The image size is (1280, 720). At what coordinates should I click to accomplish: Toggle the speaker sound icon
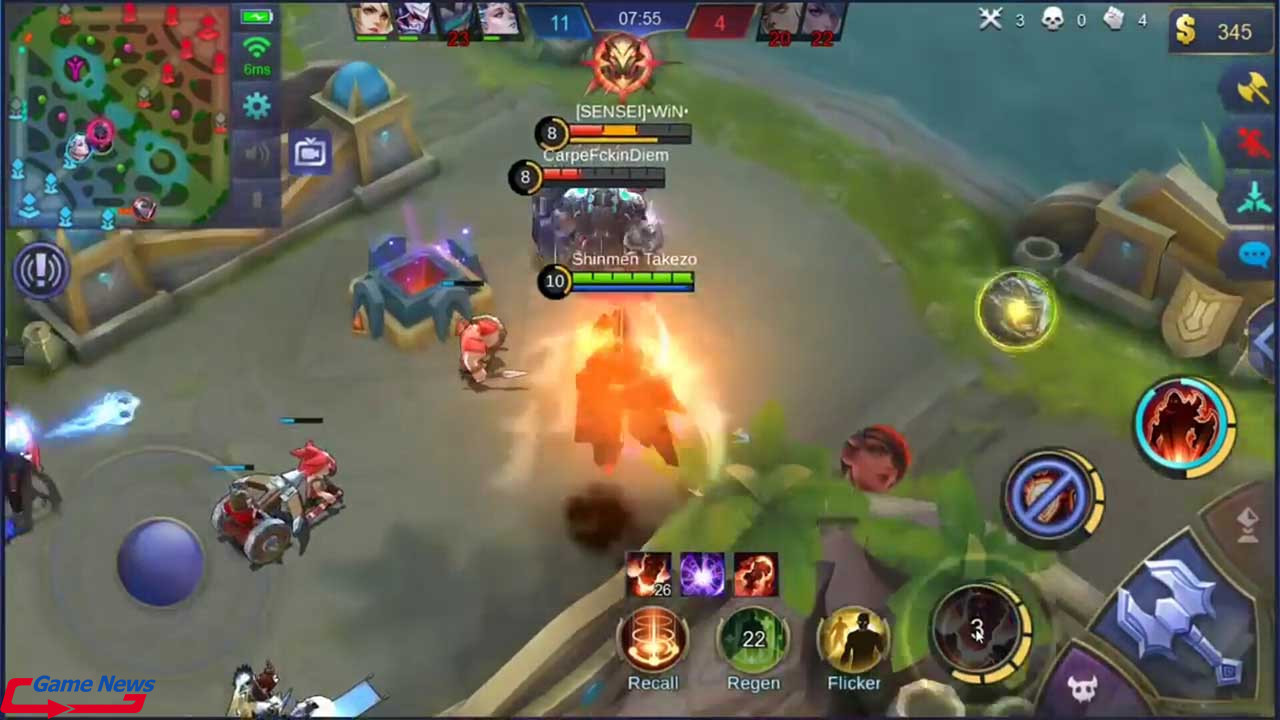pos(257,152)
